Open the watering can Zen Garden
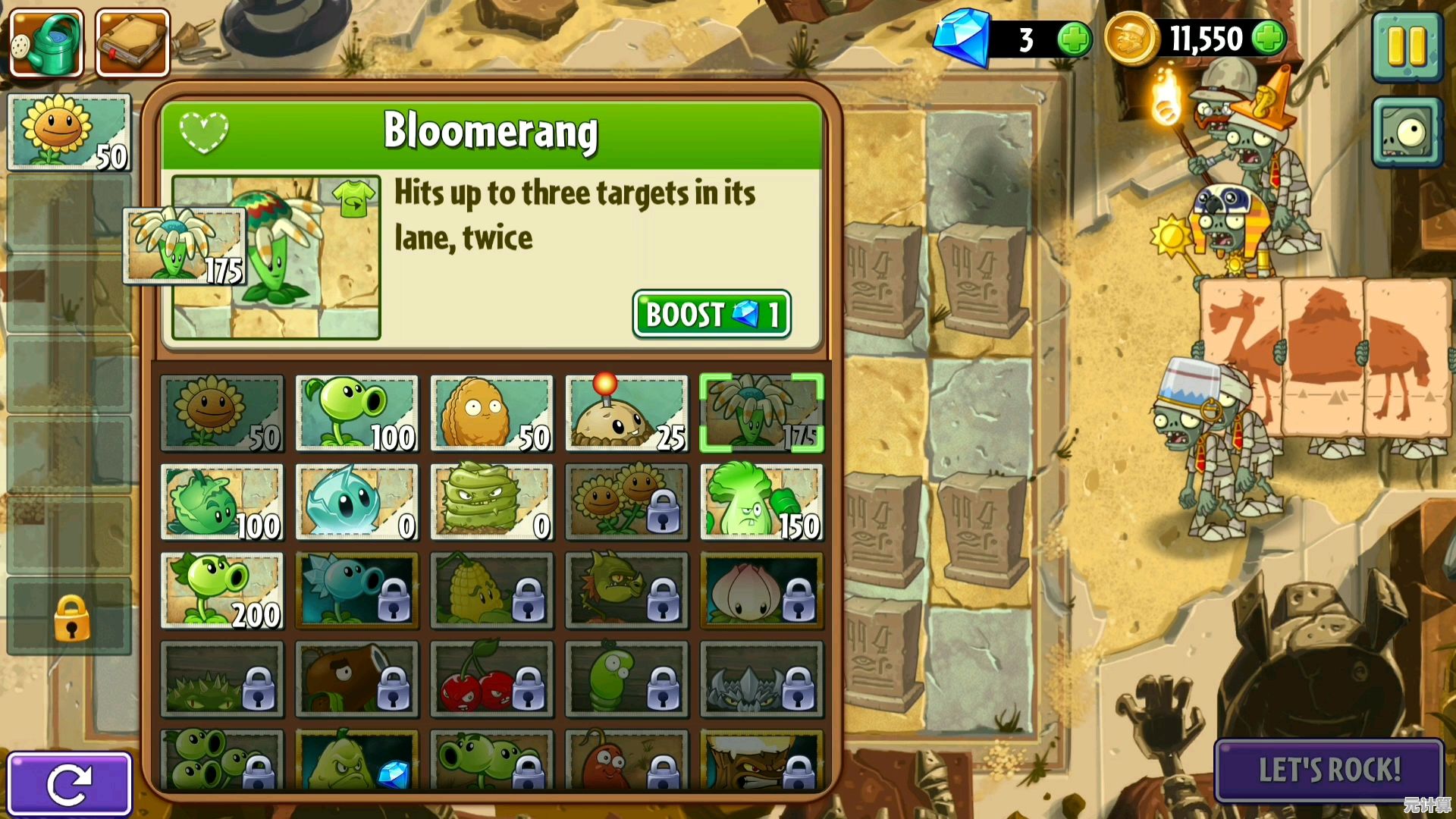Image resolution: width=1456 pixels, height=819 pixels. (46, 43)
